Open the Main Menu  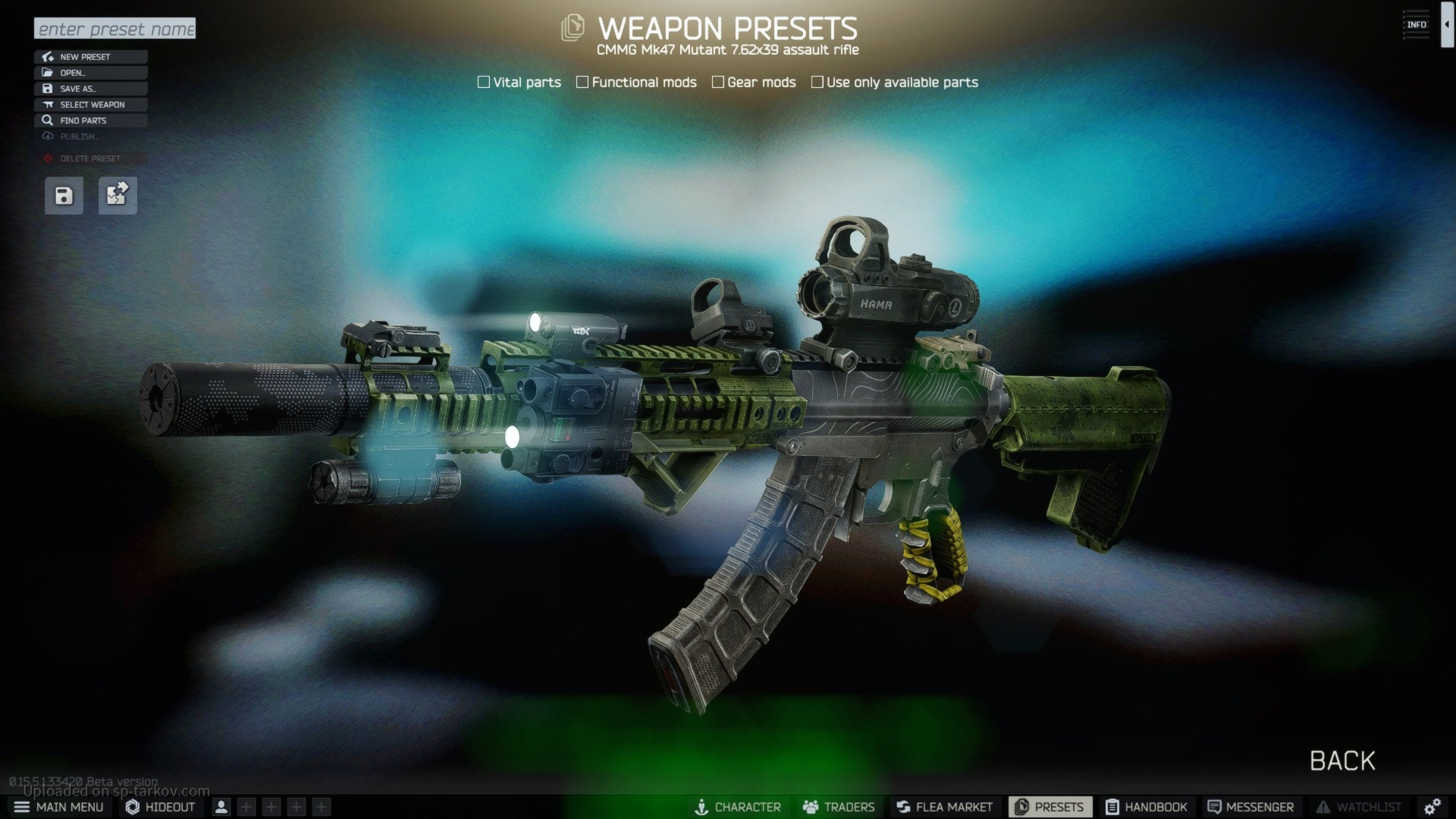point(59,807)
